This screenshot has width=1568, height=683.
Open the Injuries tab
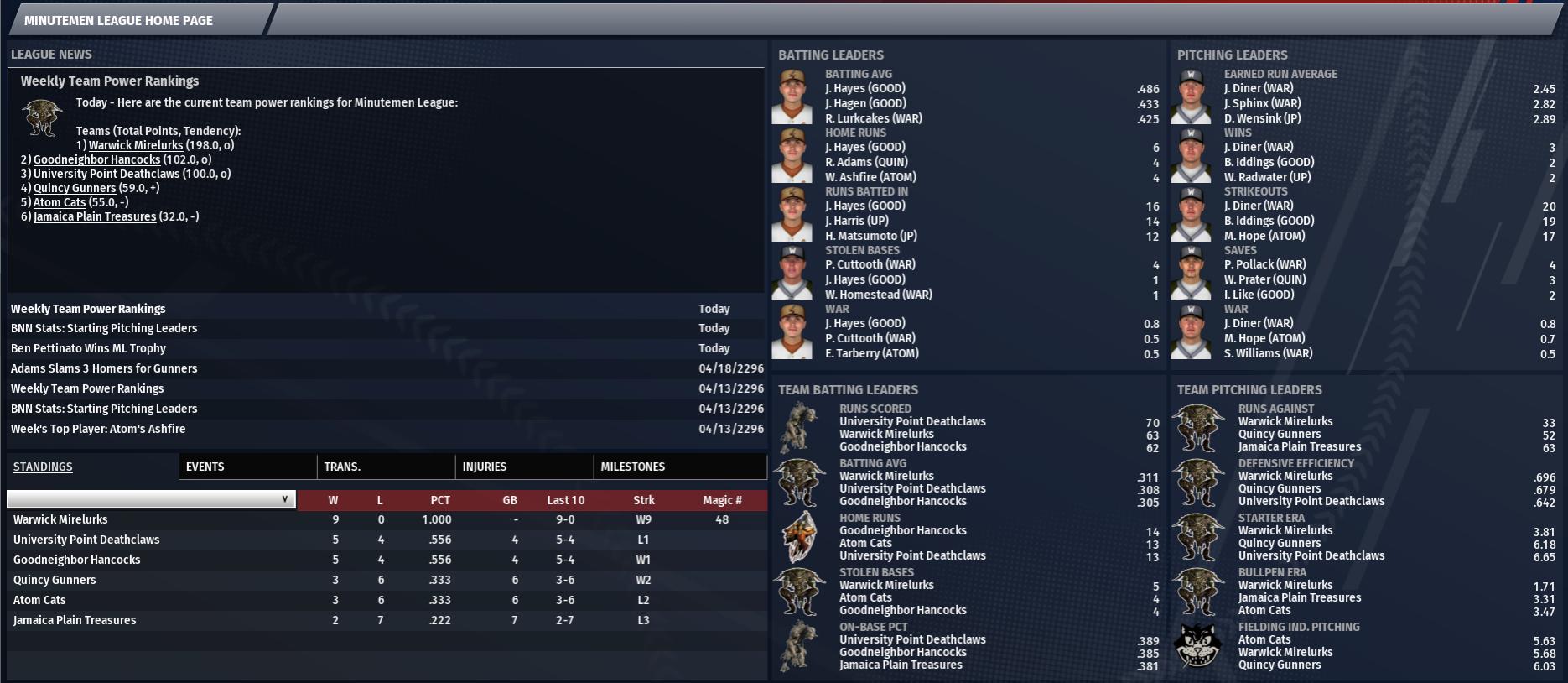(485, 467)
